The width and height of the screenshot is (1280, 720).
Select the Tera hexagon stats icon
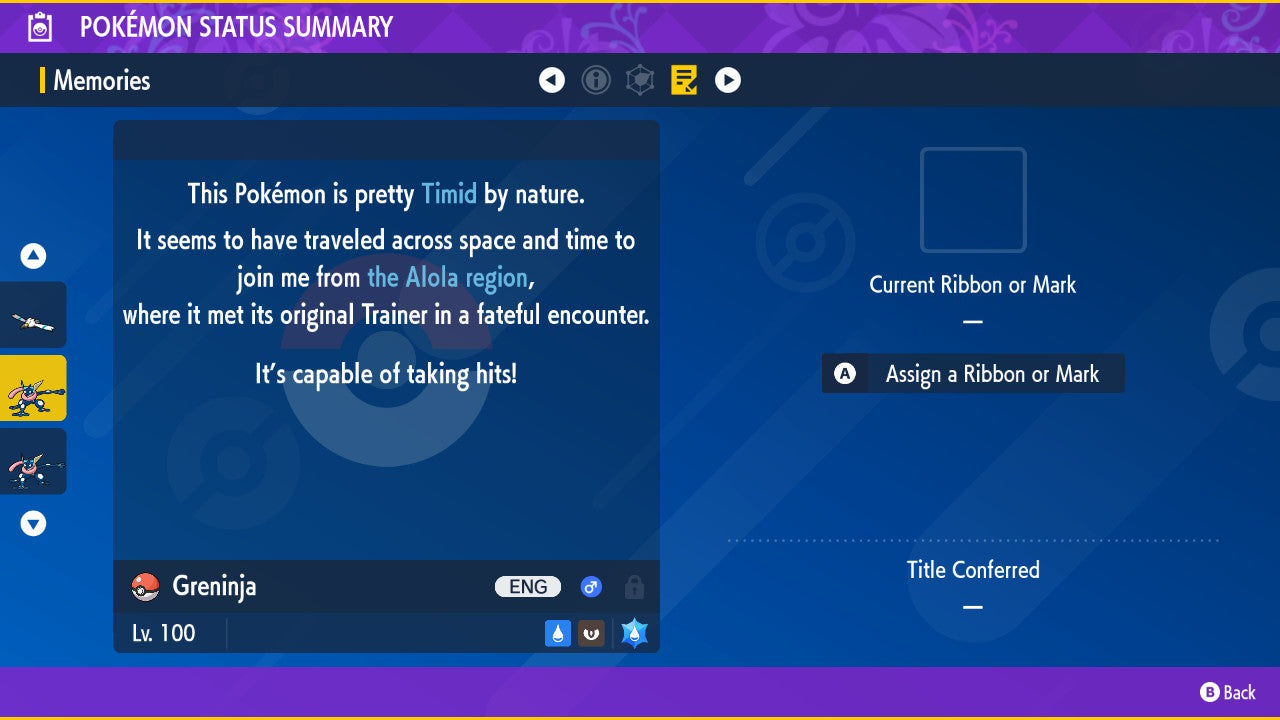pyautogui.click(x=640, y=80)
